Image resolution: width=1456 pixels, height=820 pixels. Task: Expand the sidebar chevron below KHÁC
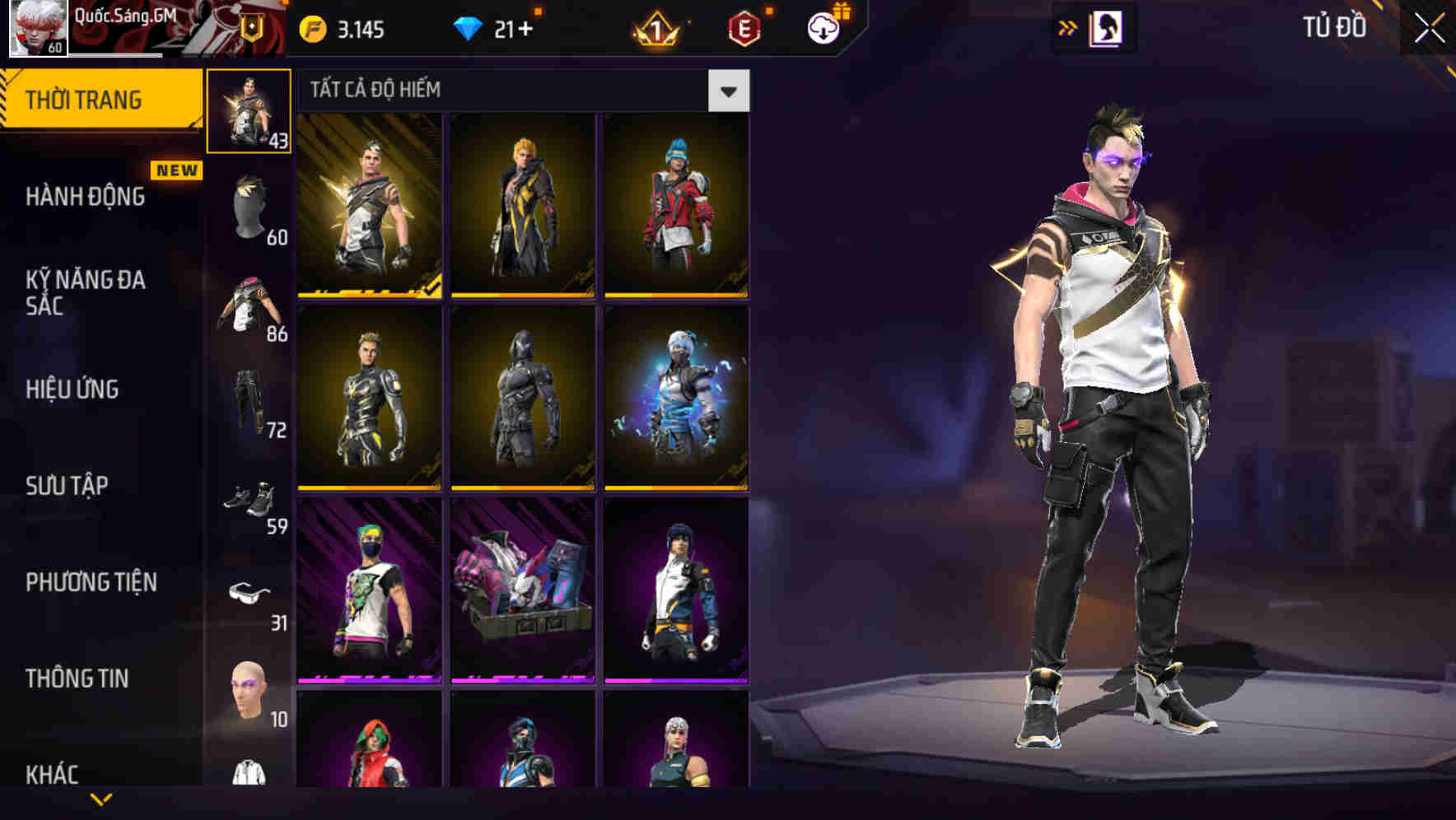[x=102, y=800]
